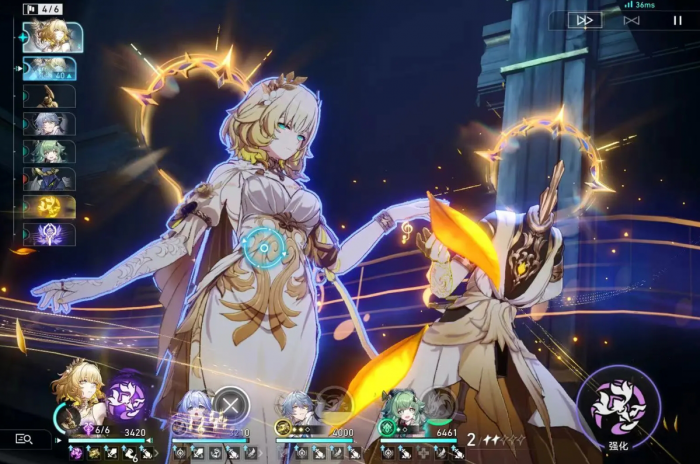The width and height of the screenshot is (700, 464).
Task: Select the golden swirl entry in turn order
Action: [50, 207]
